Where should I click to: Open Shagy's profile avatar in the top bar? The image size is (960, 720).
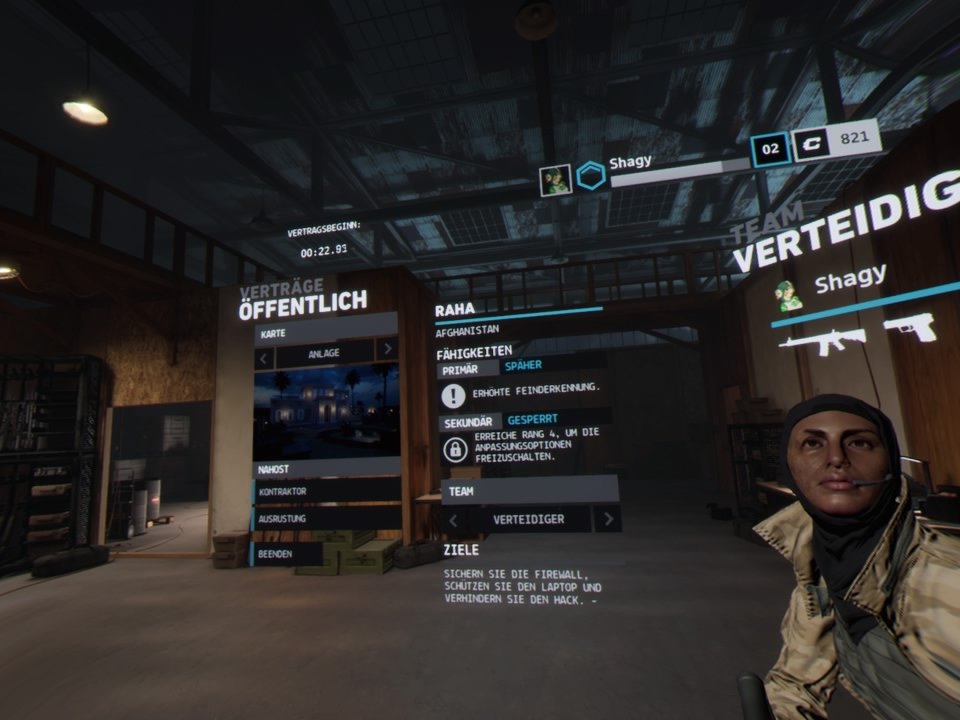click(555, 180)
